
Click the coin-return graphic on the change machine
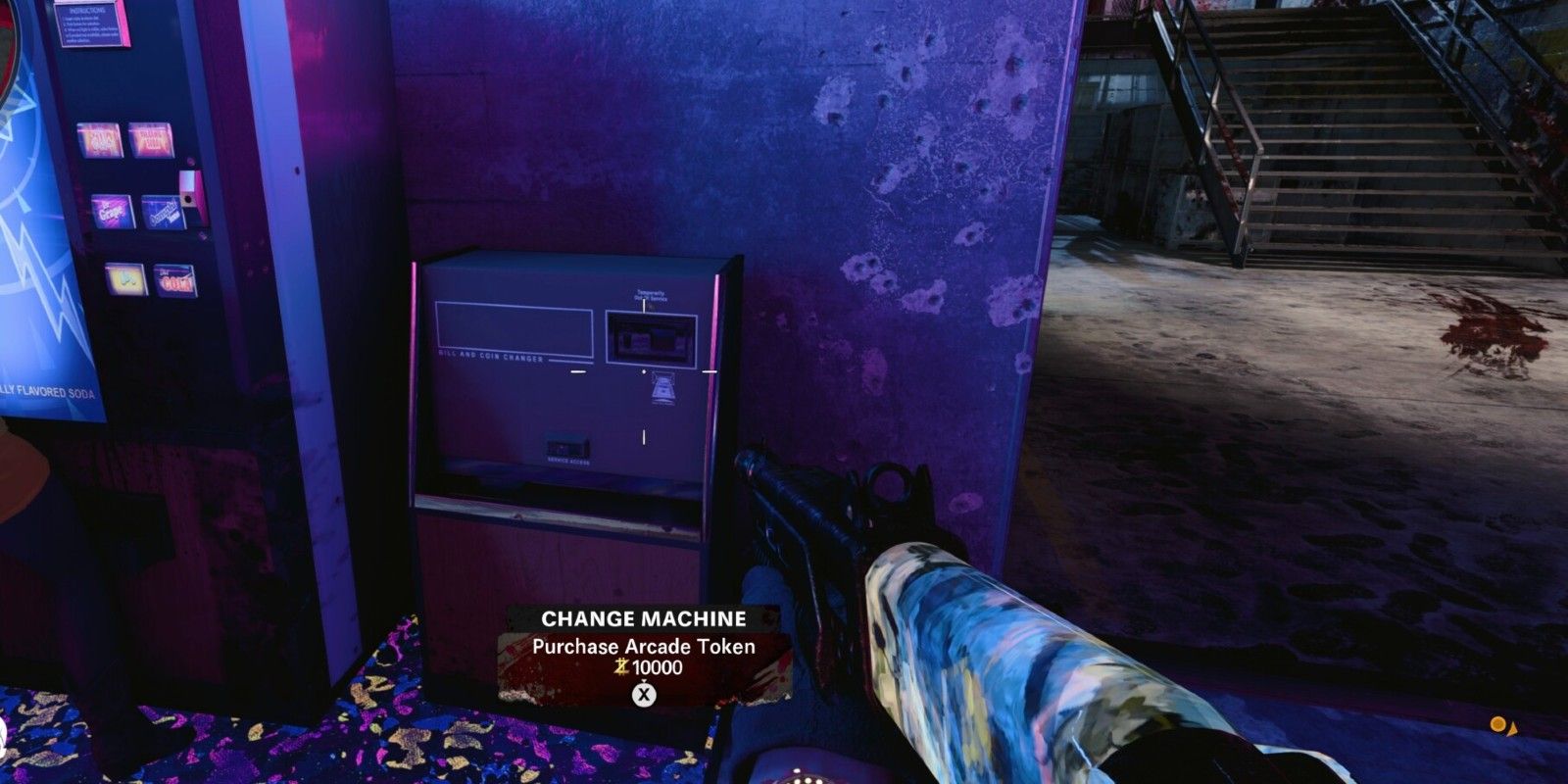point(664,389)
